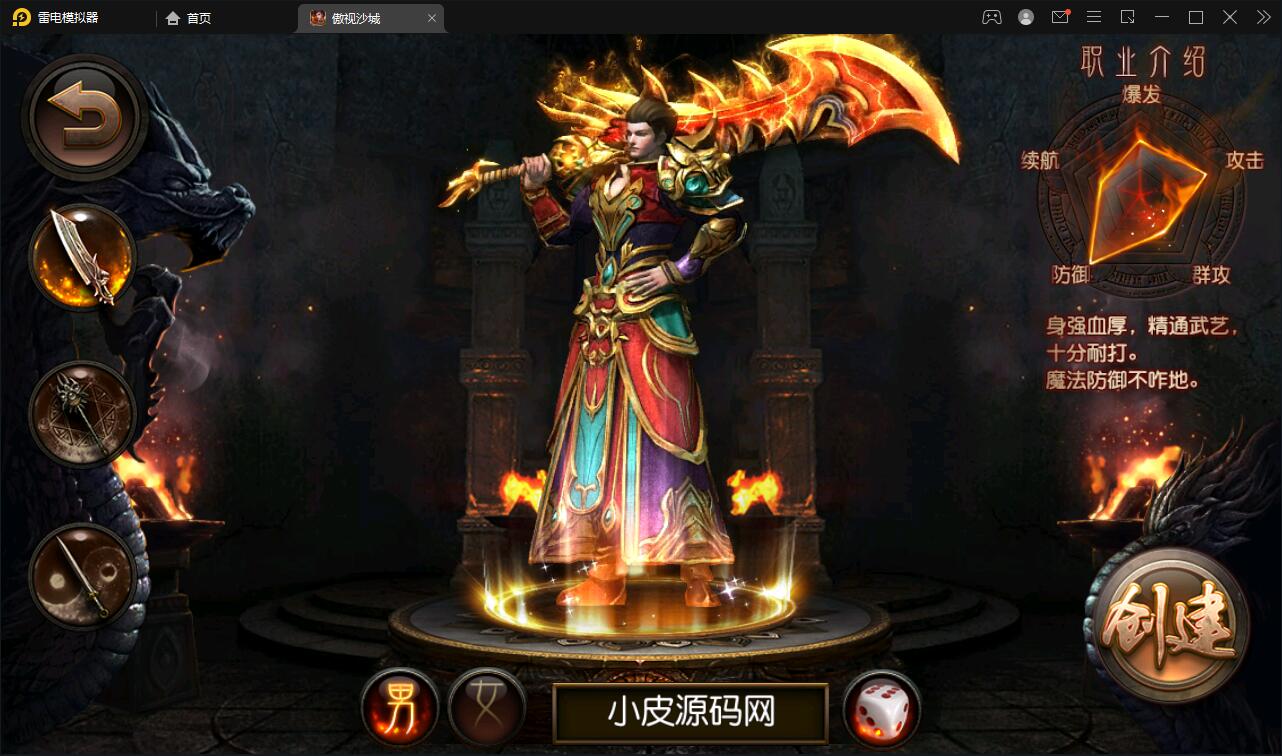The height and width of the screenshot is (756, 1282).
Task: Click the account avatar icon in title bar
Action: click(x=1025, y=17)
